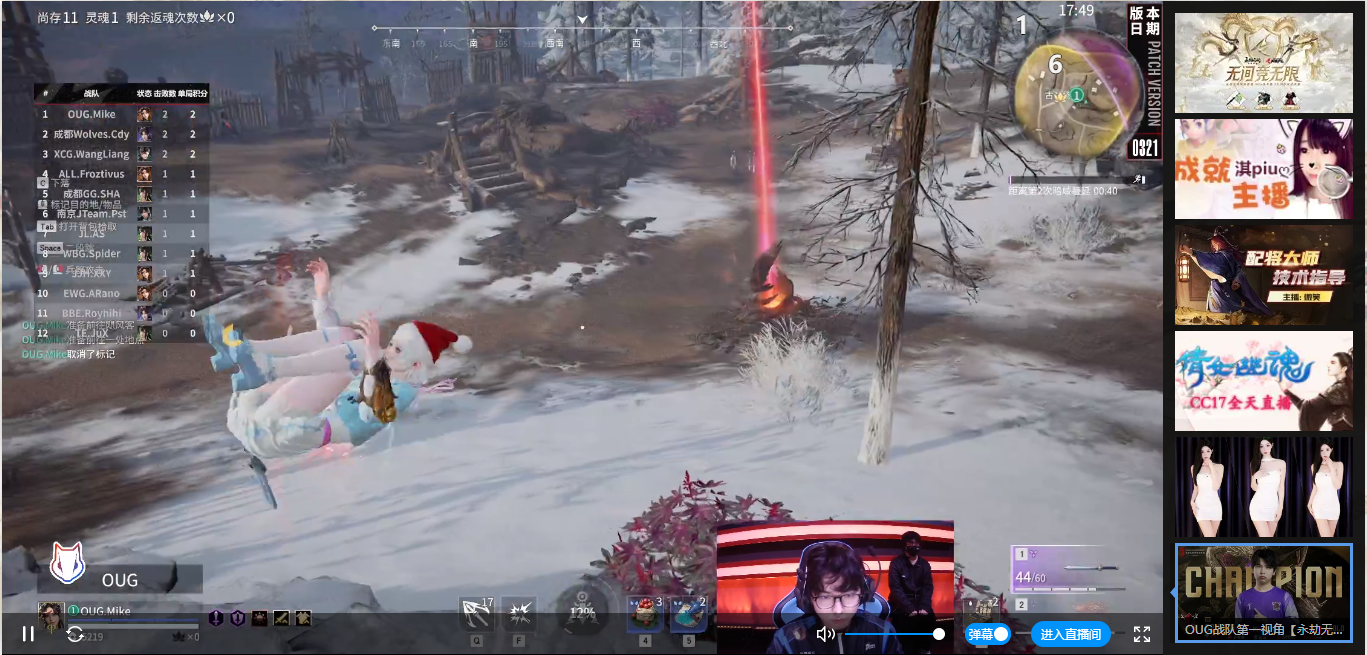The width and height of the screenshot is (1367, 655).
Task: Open the 倩女幽魂 CC17 stream thumbnail
Action: click(x=1263, y=381)
